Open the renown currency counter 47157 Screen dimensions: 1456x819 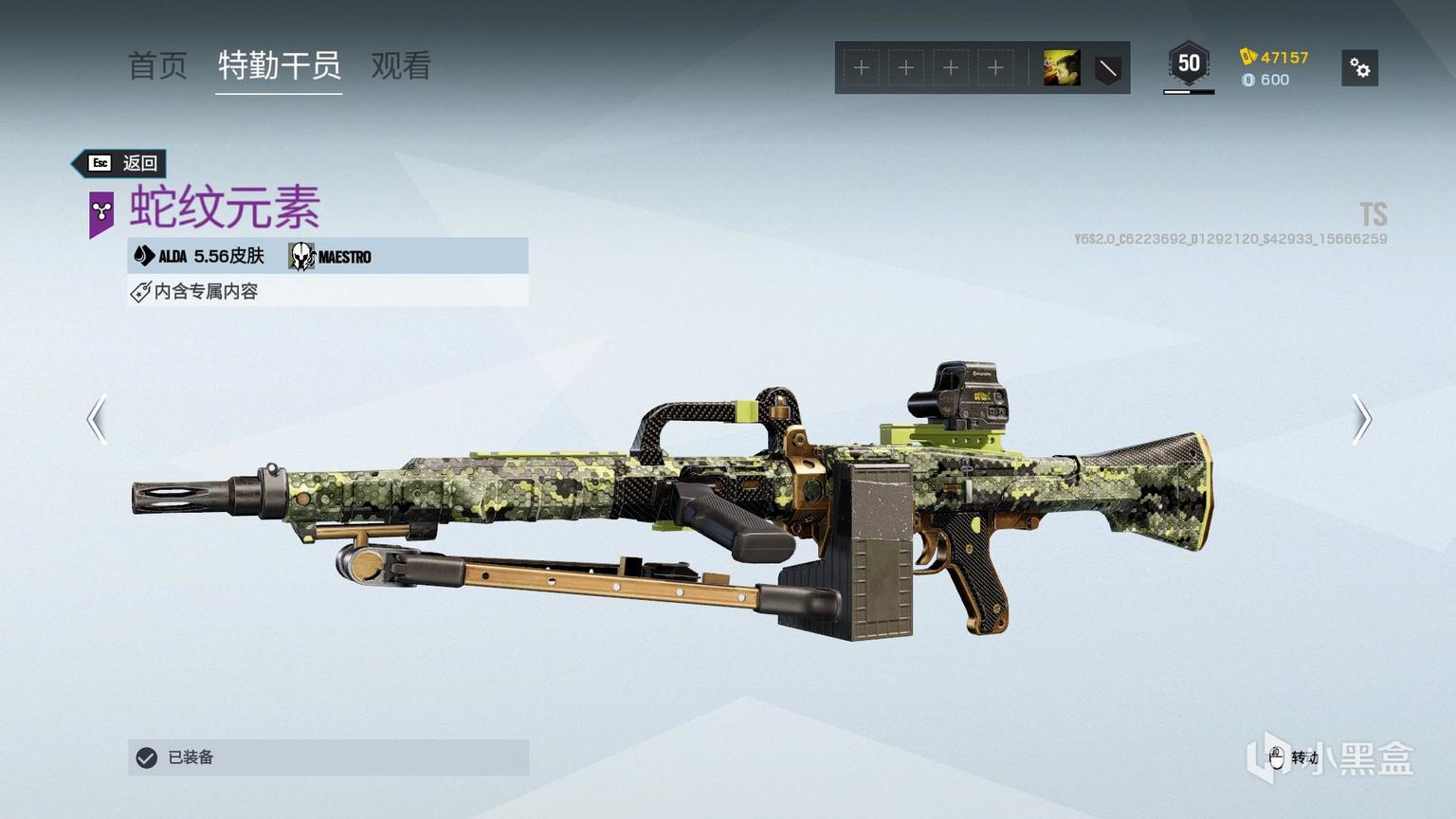coord(1275,57)
